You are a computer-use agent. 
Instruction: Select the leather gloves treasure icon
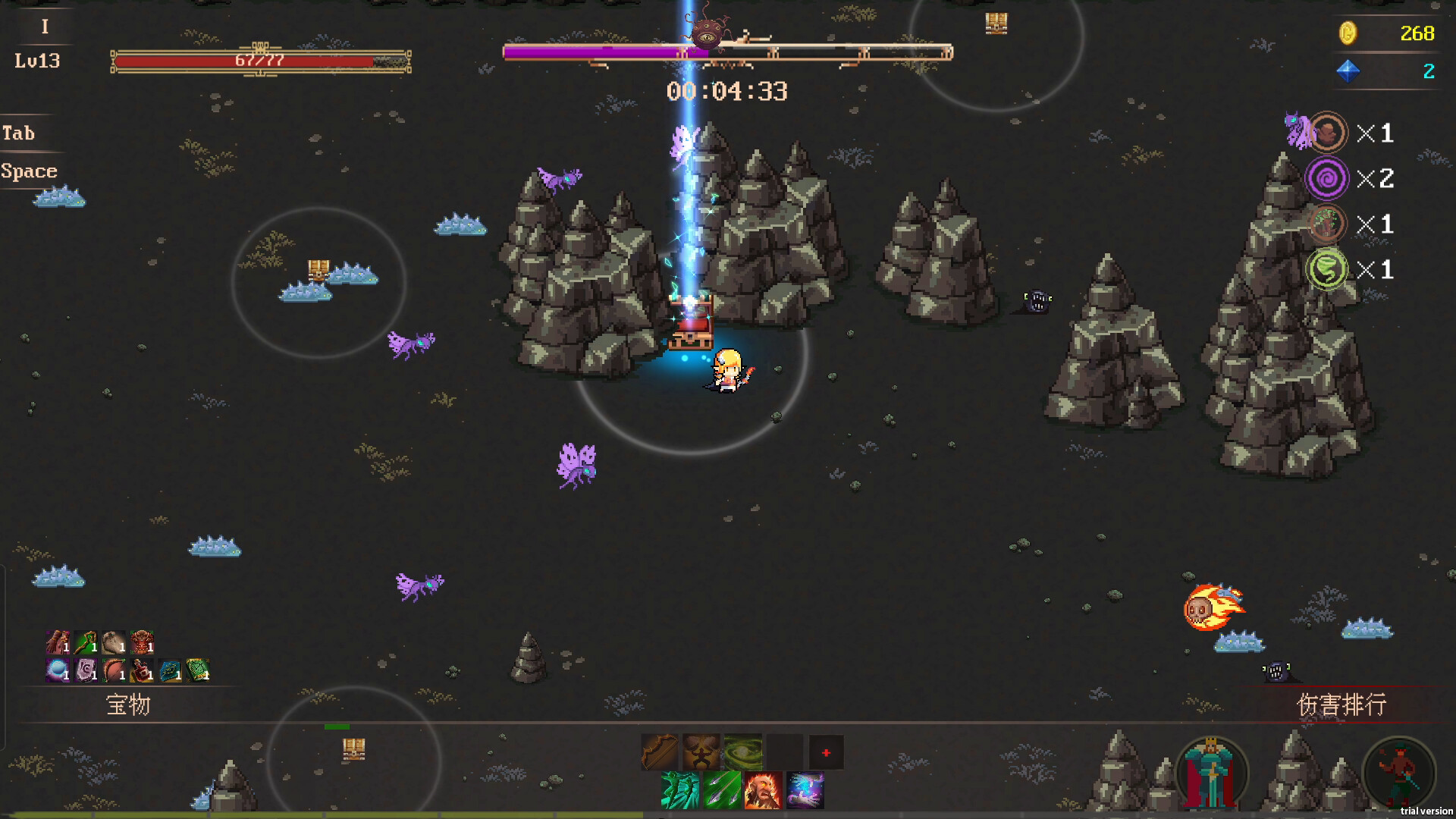[58, 642]
